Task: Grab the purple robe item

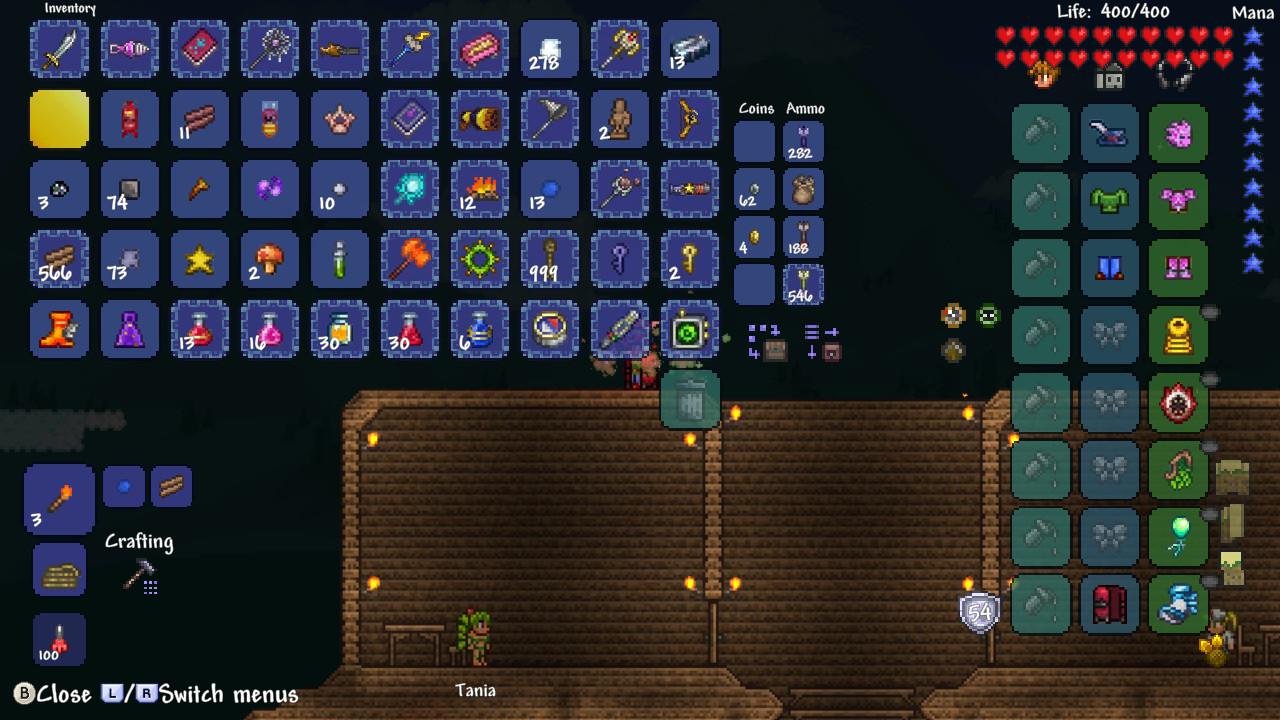Action: 129,329
